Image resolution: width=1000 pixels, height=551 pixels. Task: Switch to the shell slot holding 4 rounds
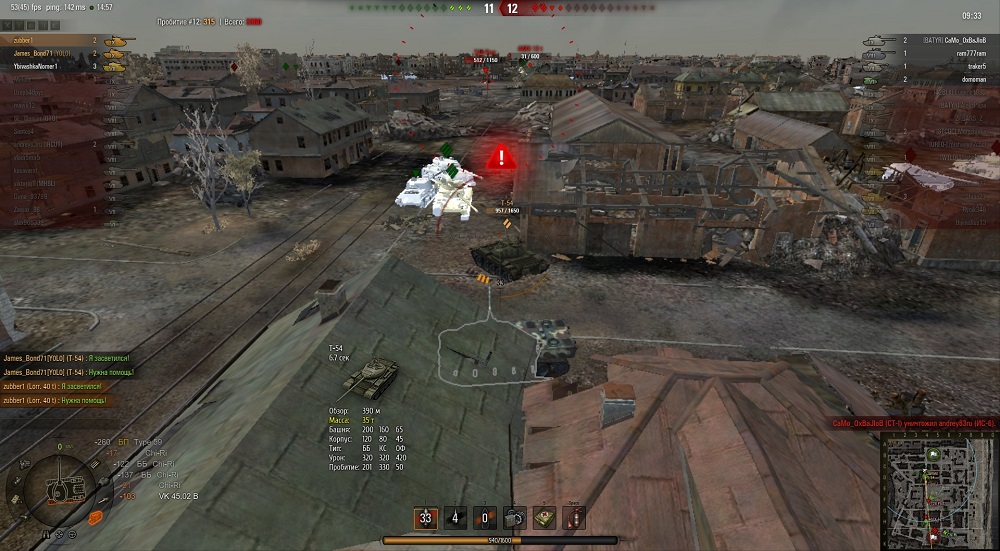pyautogui.click(x=456, y=519)
